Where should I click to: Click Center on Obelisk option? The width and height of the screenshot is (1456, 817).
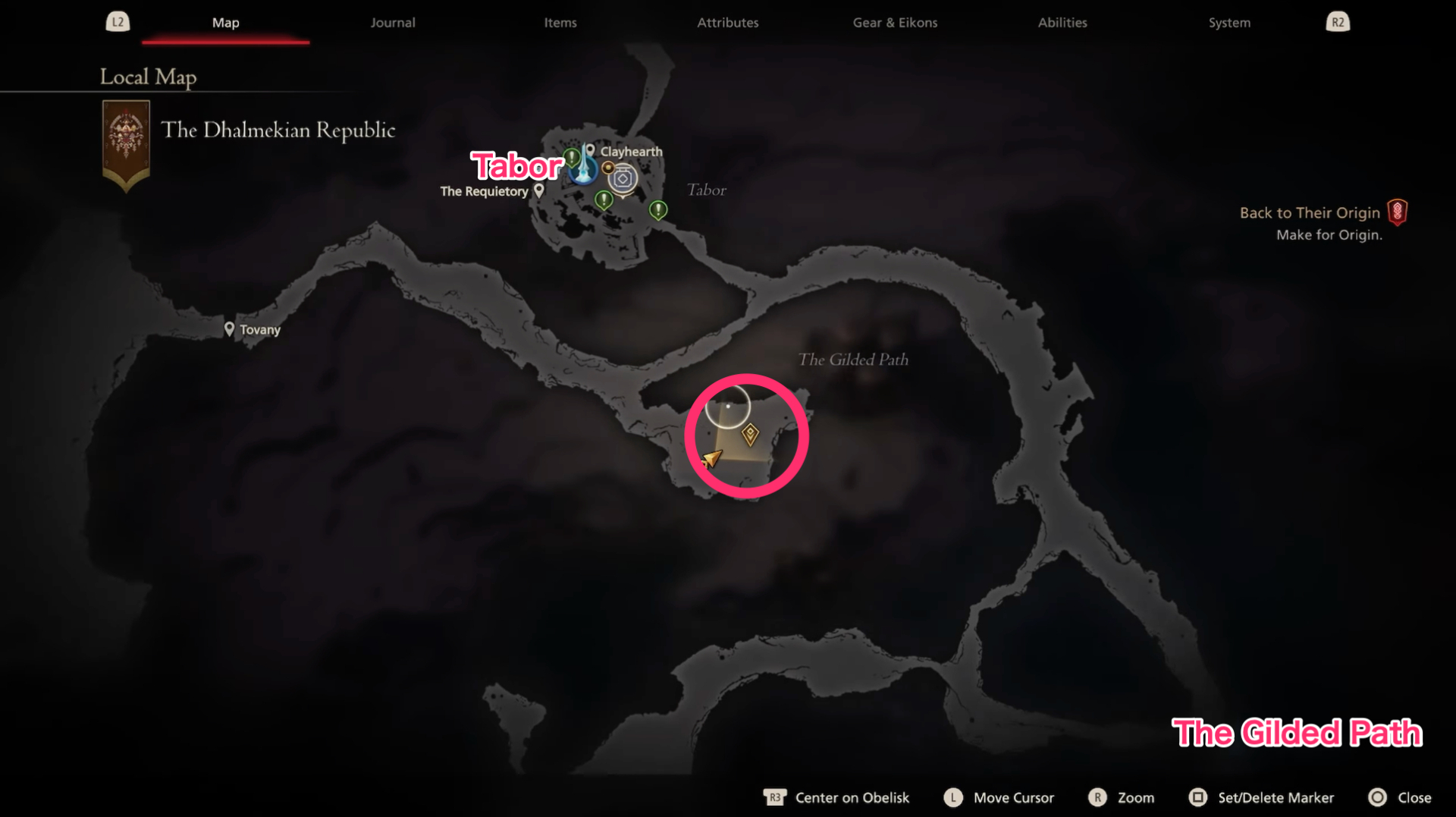852,797
